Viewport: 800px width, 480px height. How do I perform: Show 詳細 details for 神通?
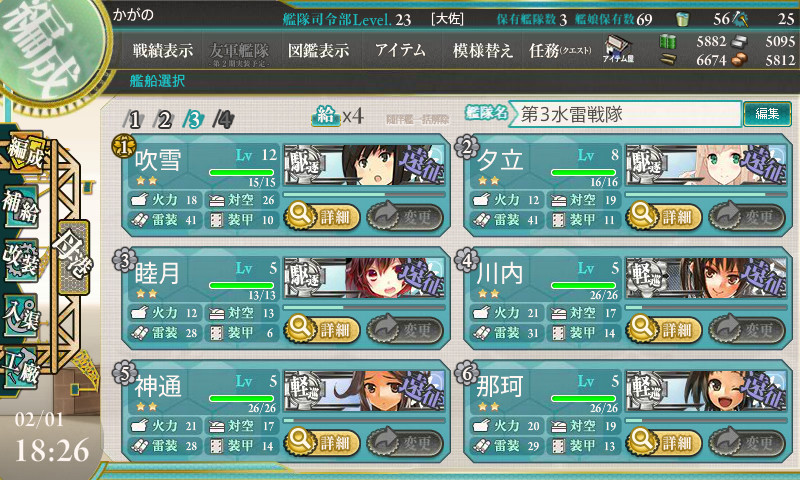pos(320,441)
